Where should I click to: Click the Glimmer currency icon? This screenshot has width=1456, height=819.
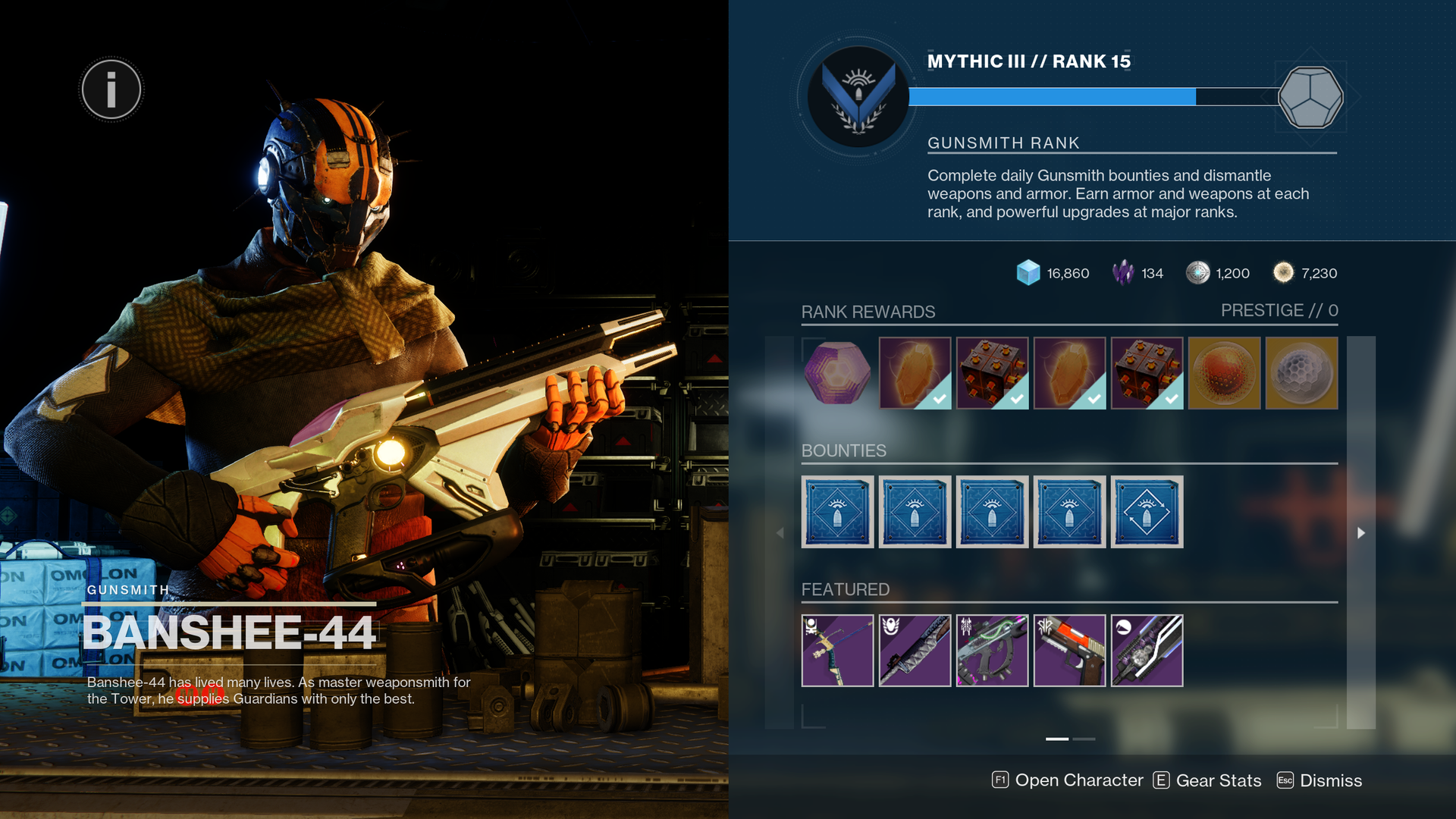pyautogui.click(x=1028, y=274)
